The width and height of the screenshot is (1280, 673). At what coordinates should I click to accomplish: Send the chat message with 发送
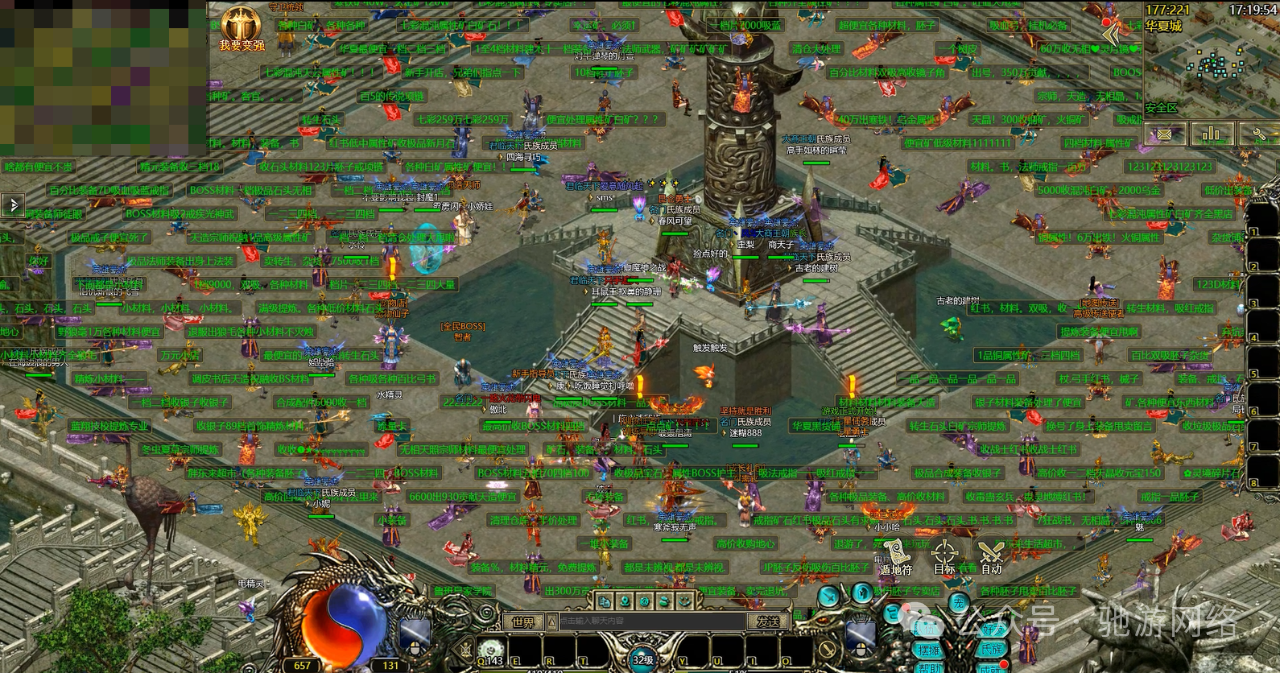[x=767, y=621]
